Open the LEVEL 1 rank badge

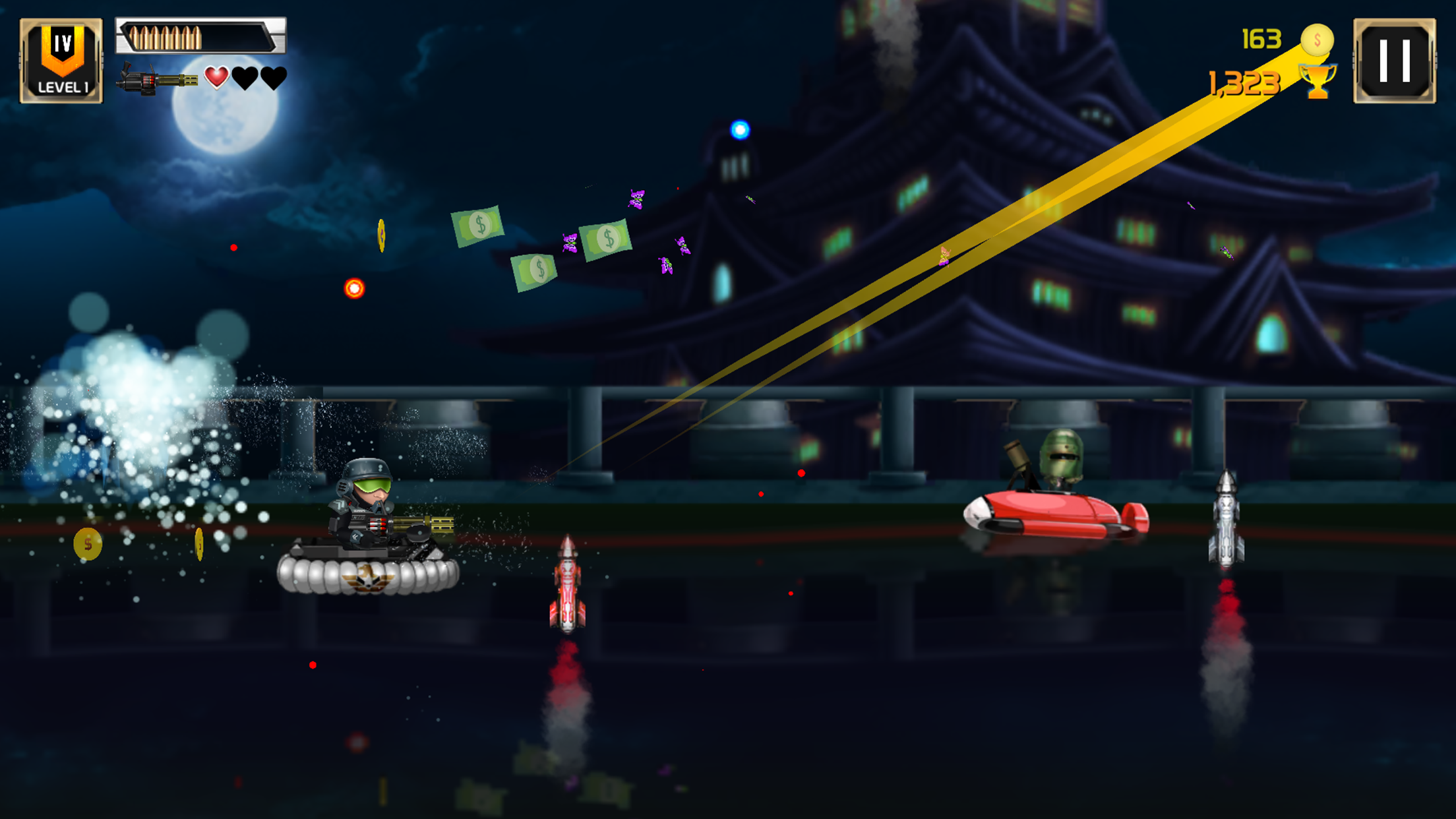62,59
